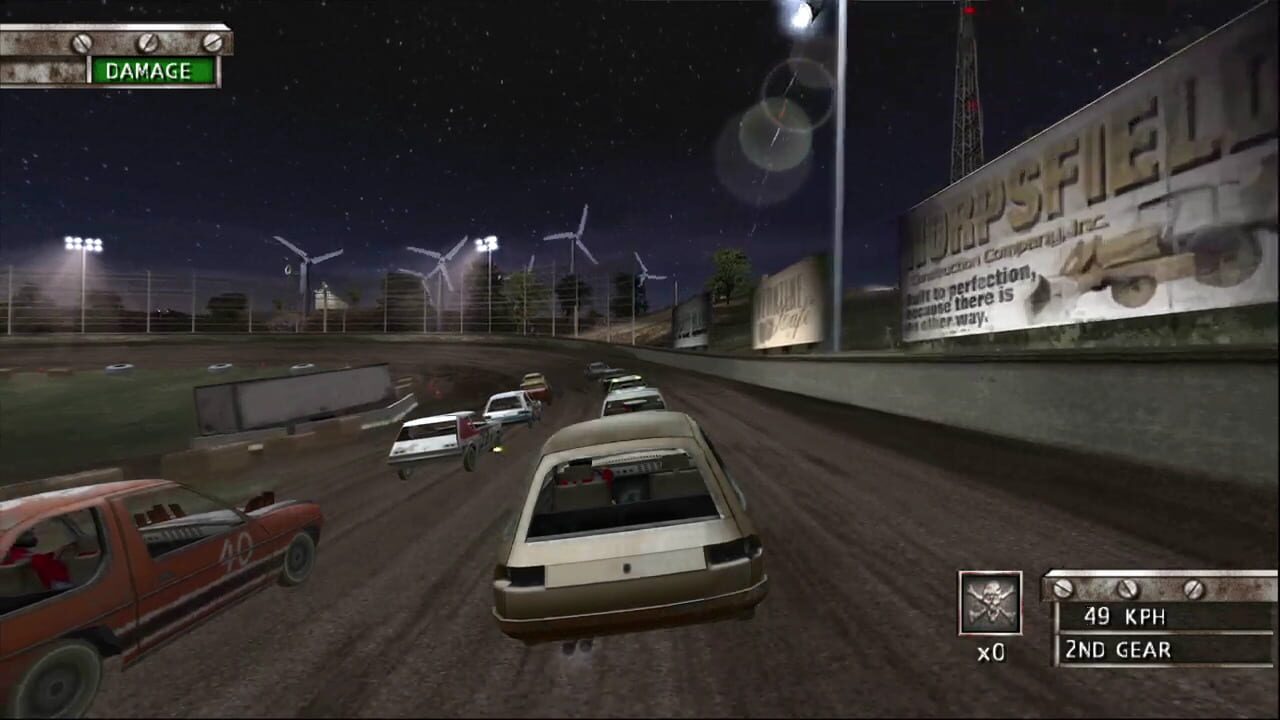
Task: Click the KPH unit text
Action: click(x=1146, y=615)
